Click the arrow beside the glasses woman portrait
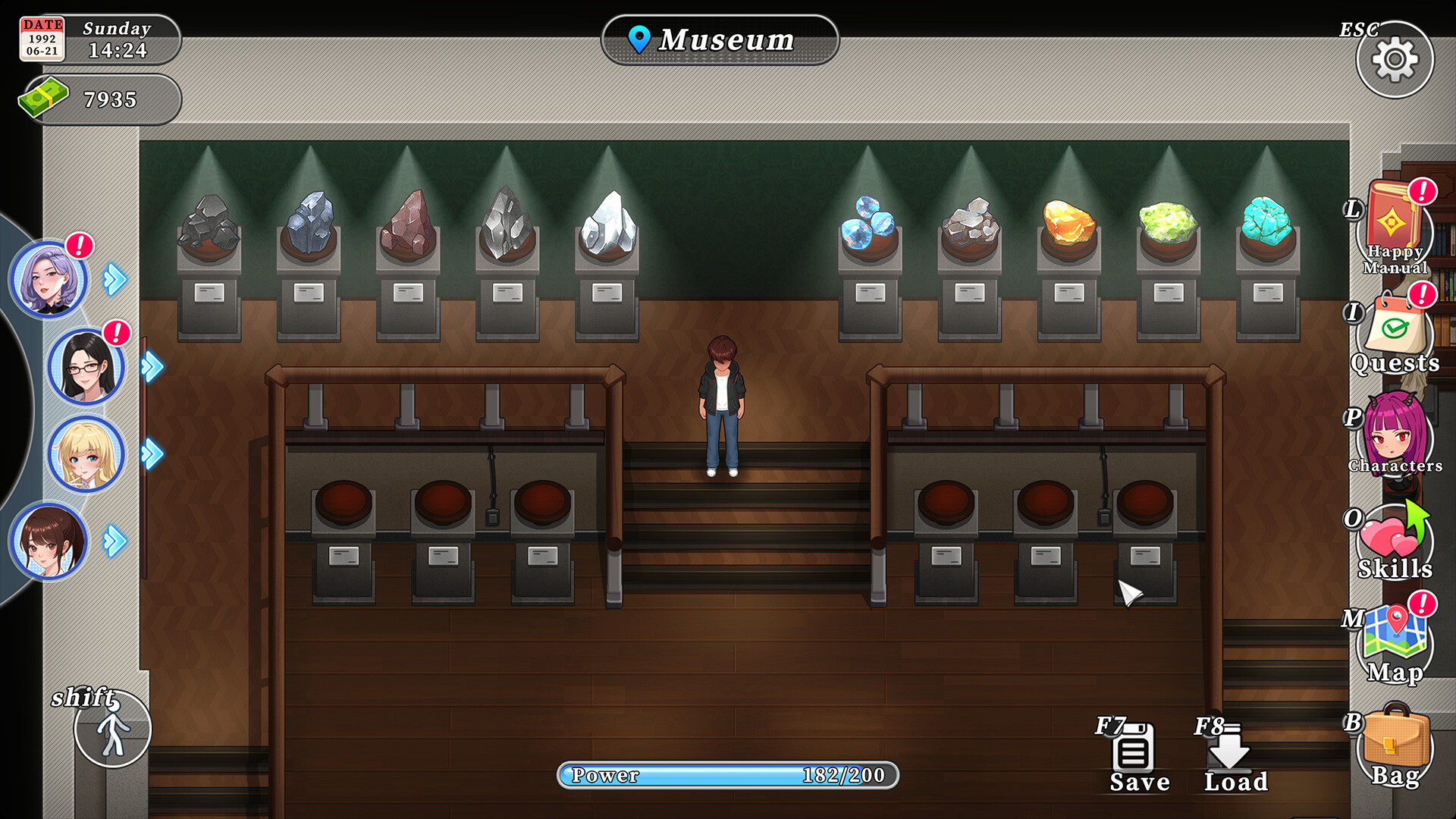1456x819 pixels. (x=152, y=367)
